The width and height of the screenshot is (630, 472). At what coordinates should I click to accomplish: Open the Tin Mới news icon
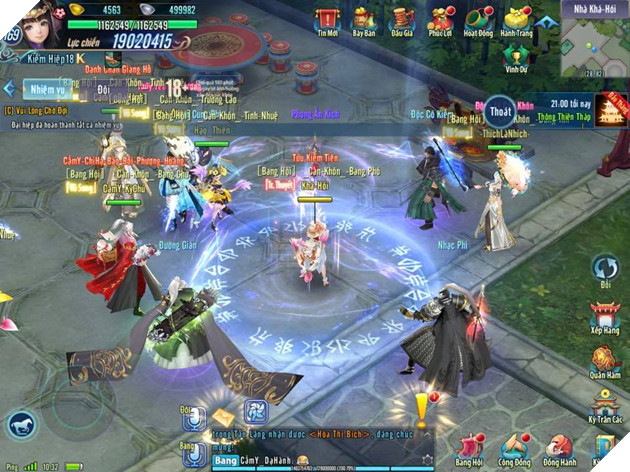326,19
